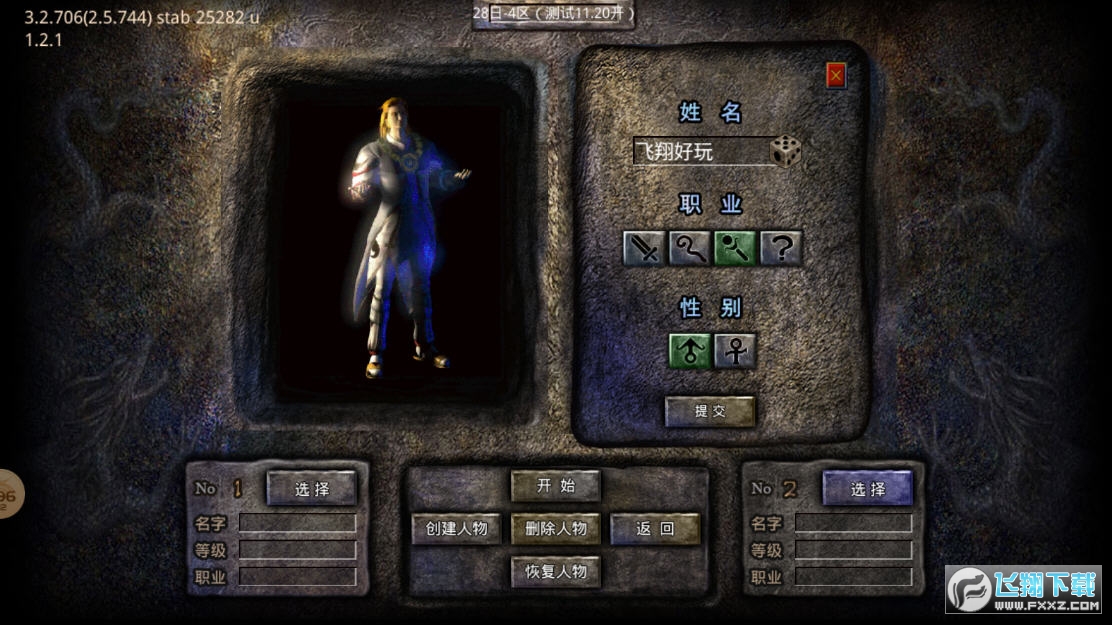Select character slot No 1
The image size is (1112, 625).
pos(311,489)
